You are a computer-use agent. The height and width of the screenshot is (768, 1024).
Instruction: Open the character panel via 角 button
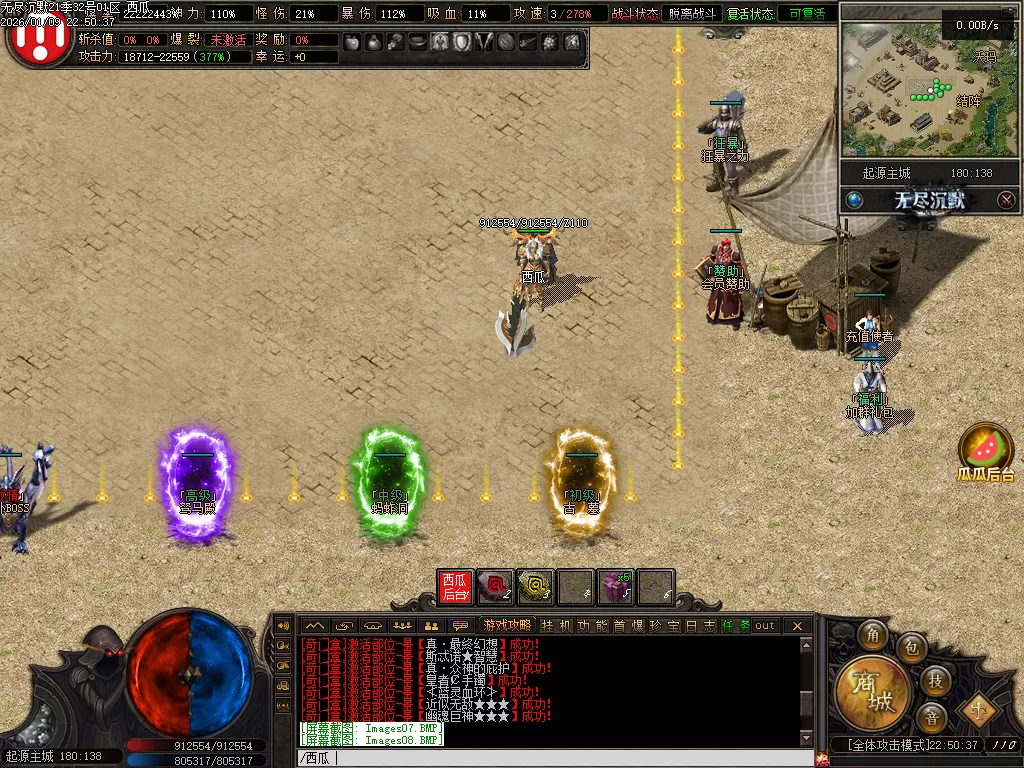coord(875,636)
